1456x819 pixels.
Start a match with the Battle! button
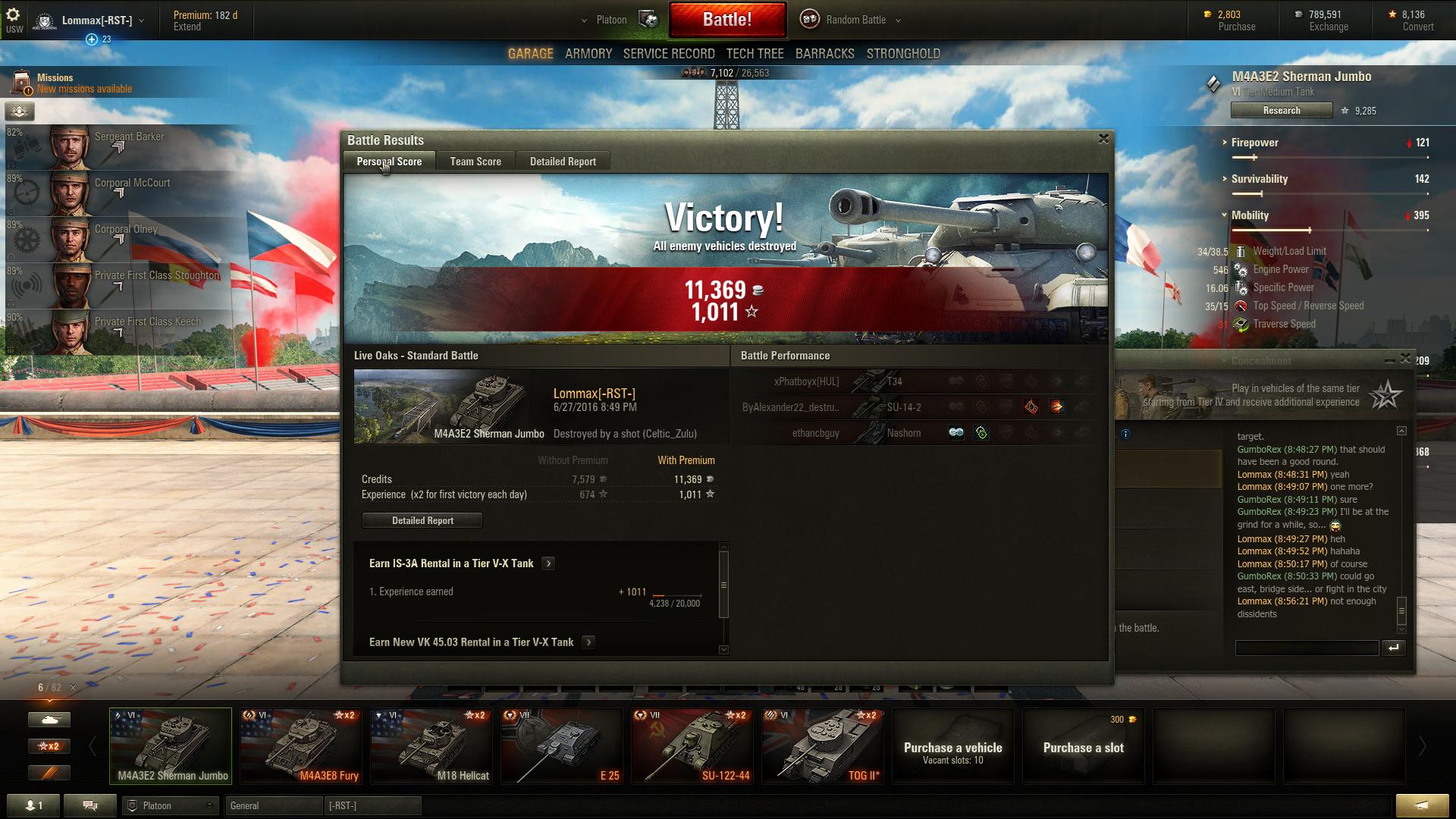coord(727,20)
